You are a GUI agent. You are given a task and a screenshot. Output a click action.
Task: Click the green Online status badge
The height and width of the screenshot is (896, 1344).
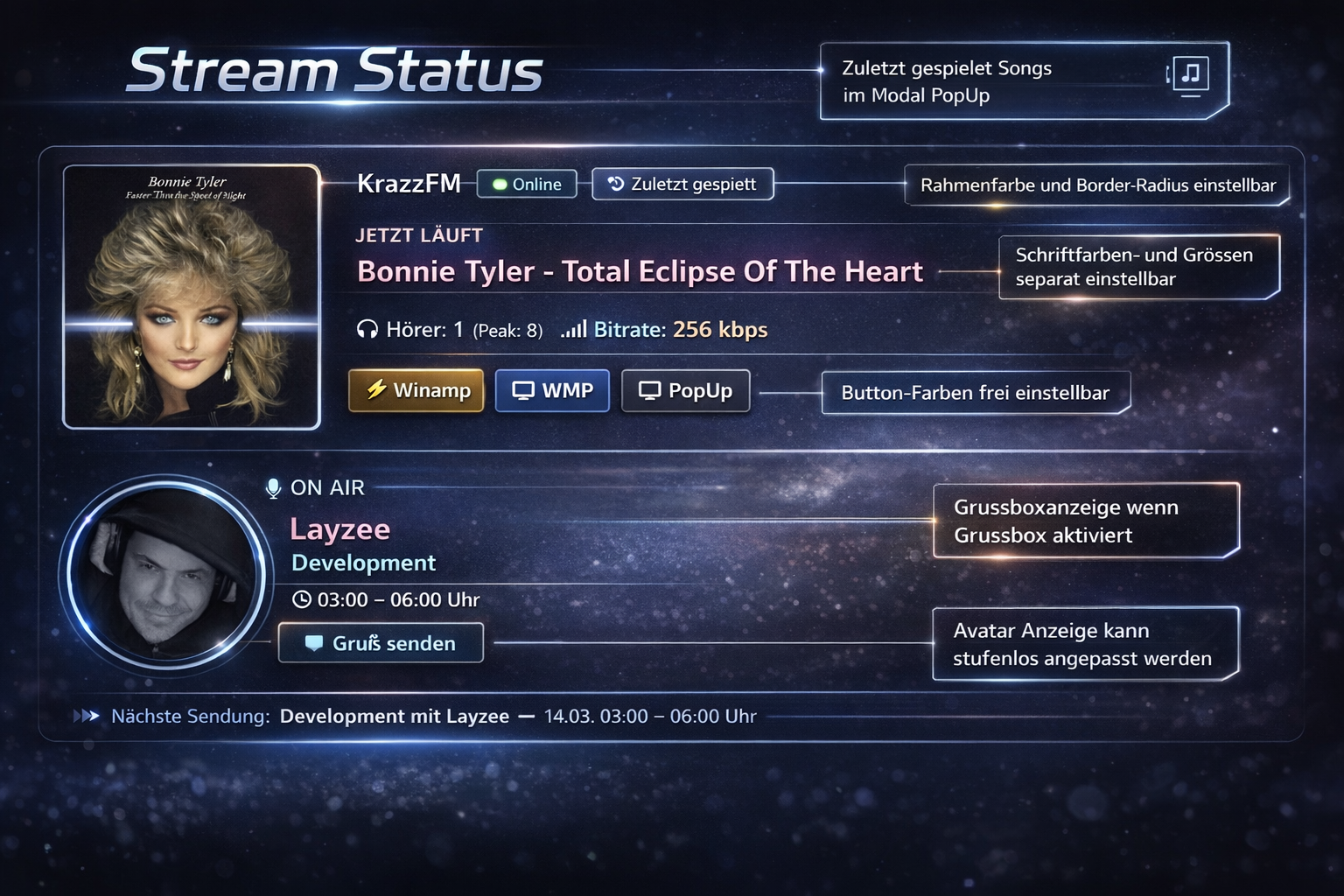[527, 184]
